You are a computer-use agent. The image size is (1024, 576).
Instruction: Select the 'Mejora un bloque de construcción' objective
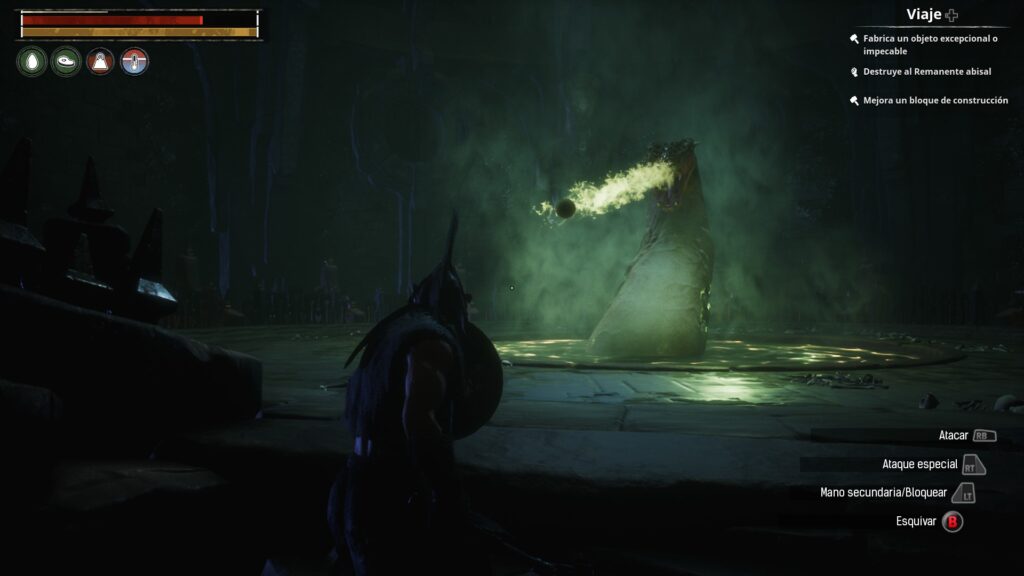pyautogui.click(x=935, y=100)
